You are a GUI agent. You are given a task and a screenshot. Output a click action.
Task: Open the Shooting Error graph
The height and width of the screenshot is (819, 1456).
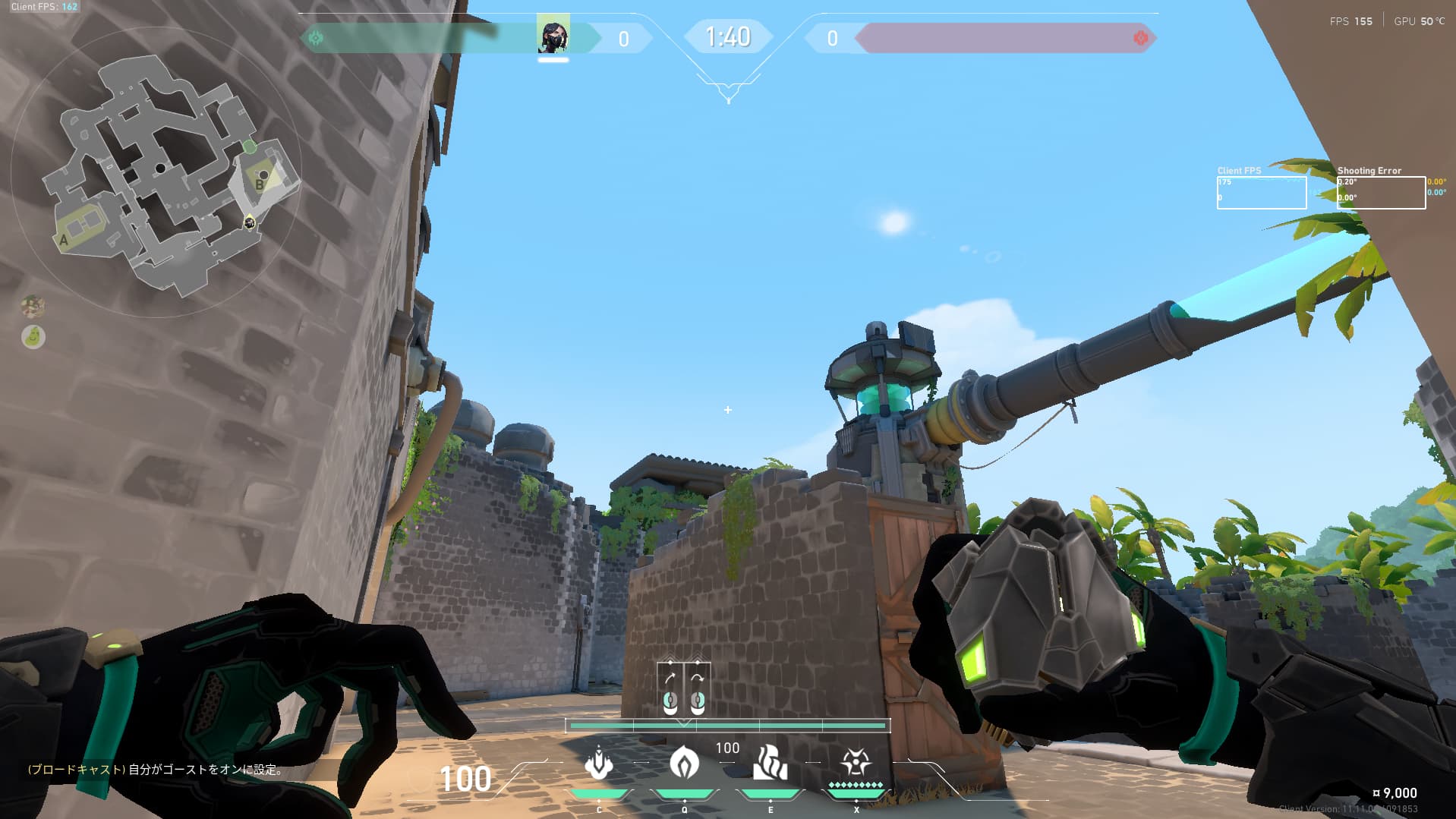point(1380,193)
